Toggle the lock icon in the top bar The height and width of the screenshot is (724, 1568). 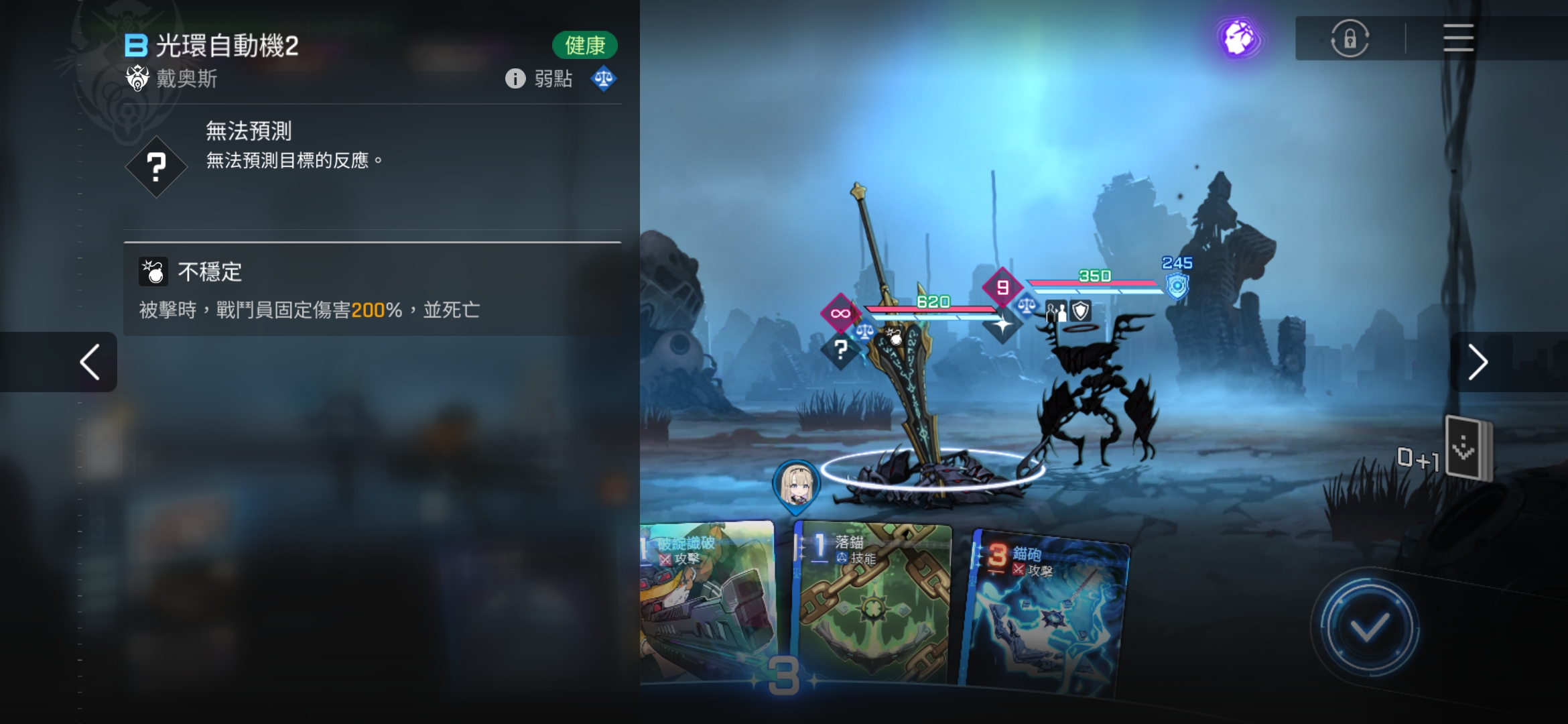tap(1350, 38)
